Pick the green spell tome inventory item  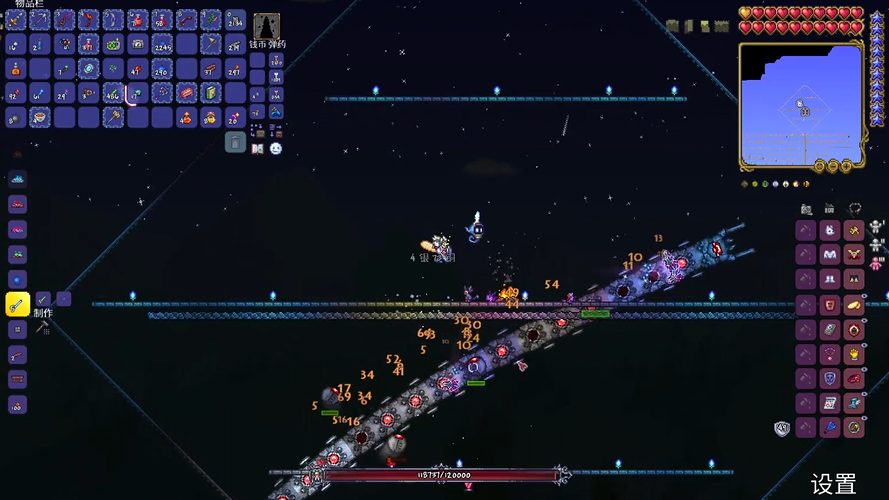coord(211,93)
